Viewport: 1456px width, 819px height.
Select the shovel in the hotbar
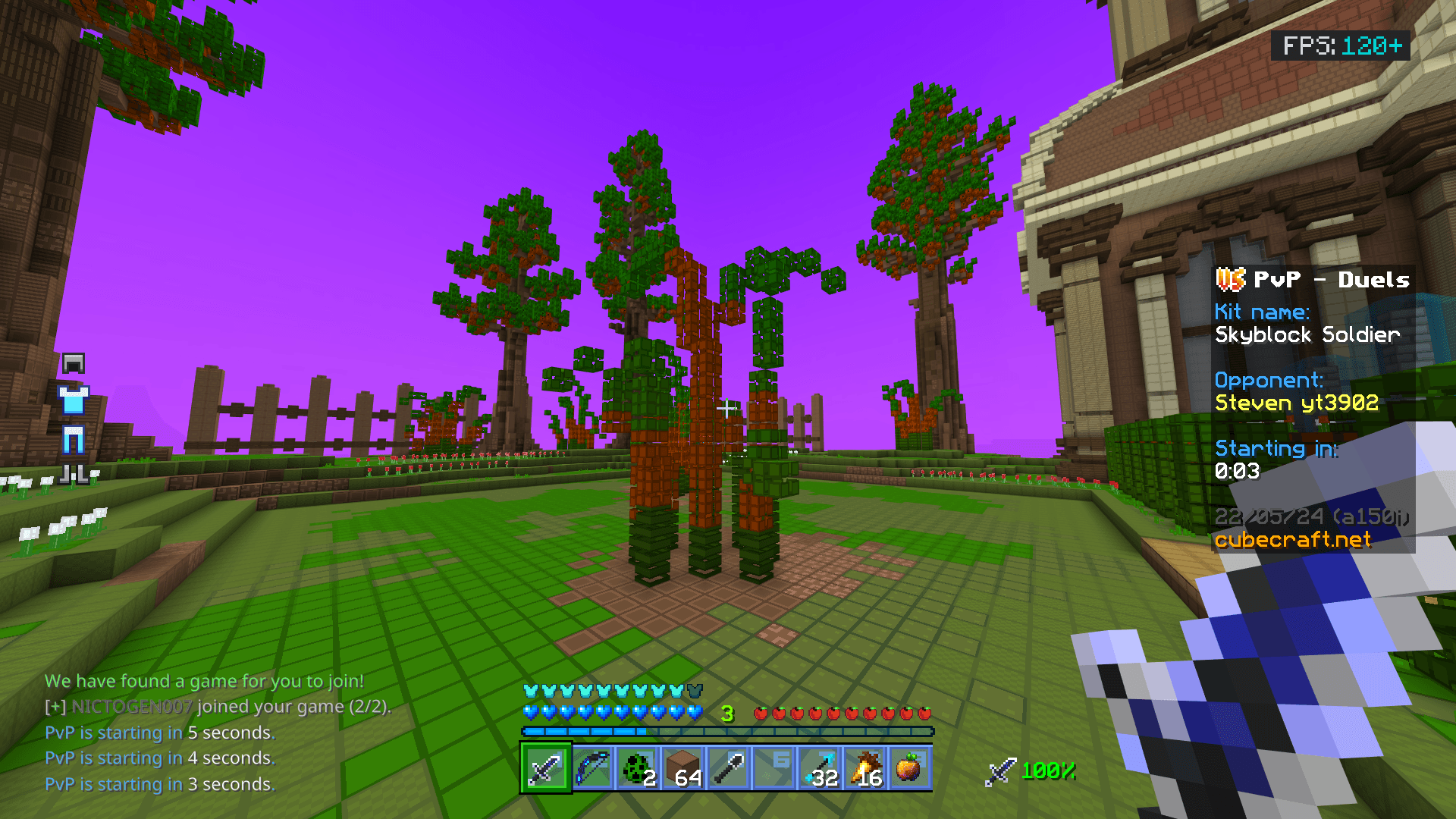pyautogui.click(x=730, y=768)
